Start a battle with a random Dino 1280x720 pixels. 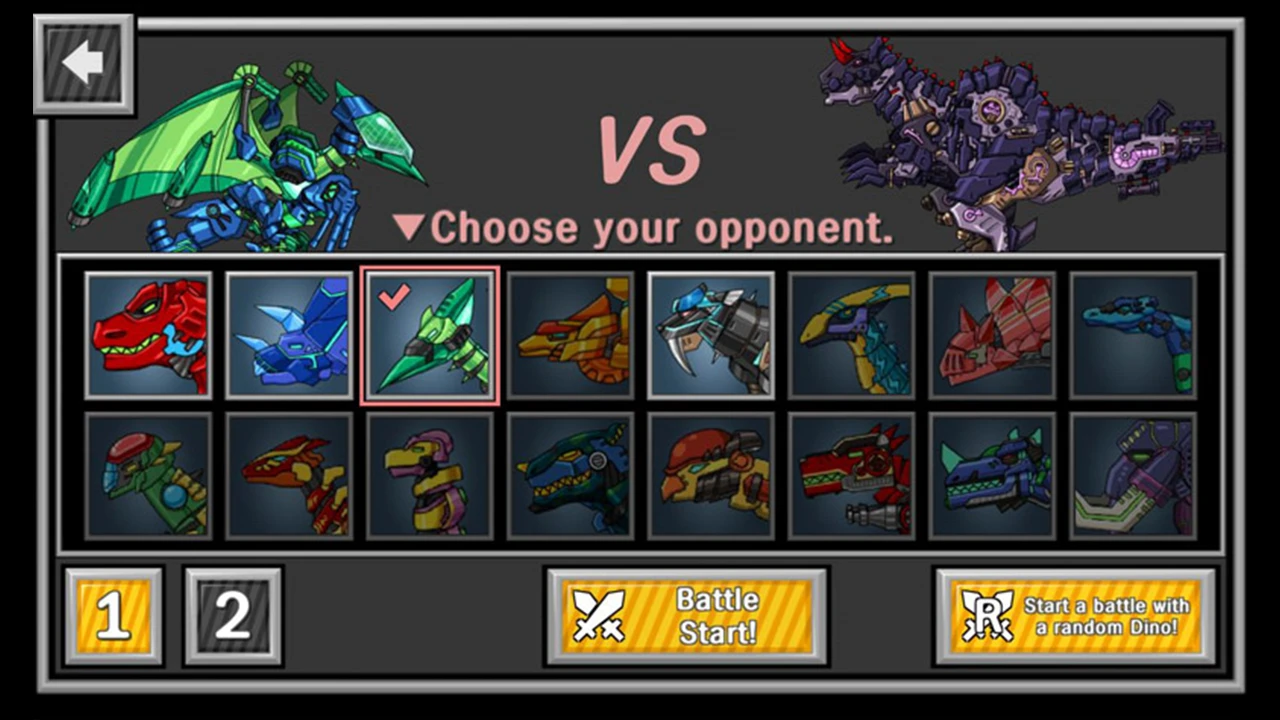pos(1075,616)
